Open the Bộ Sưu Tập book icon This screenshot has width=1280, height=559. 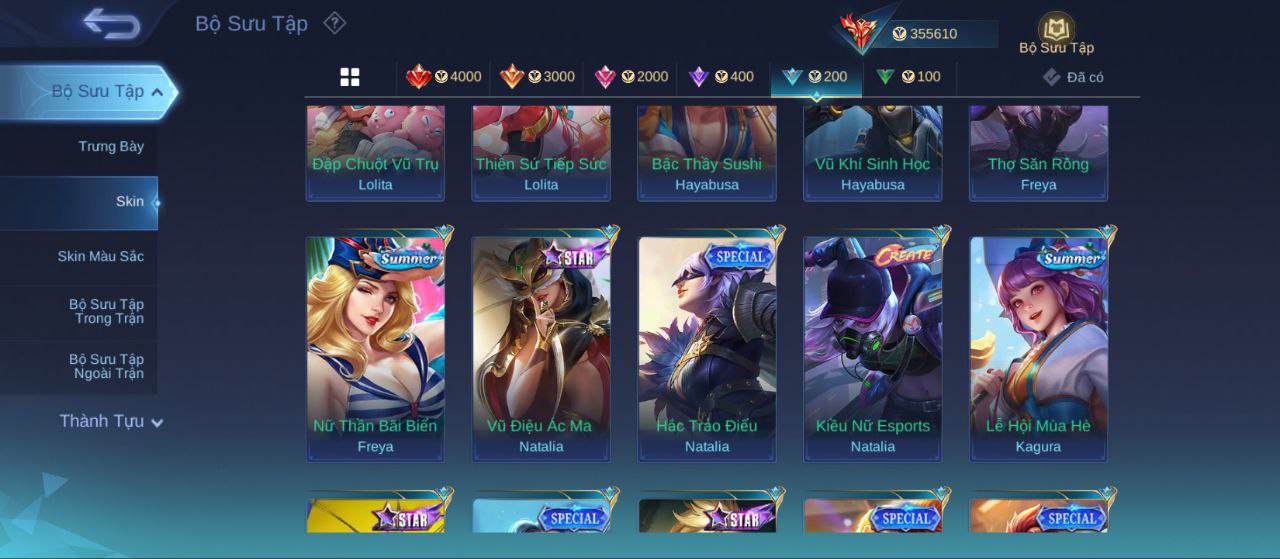pos(1056,33)
